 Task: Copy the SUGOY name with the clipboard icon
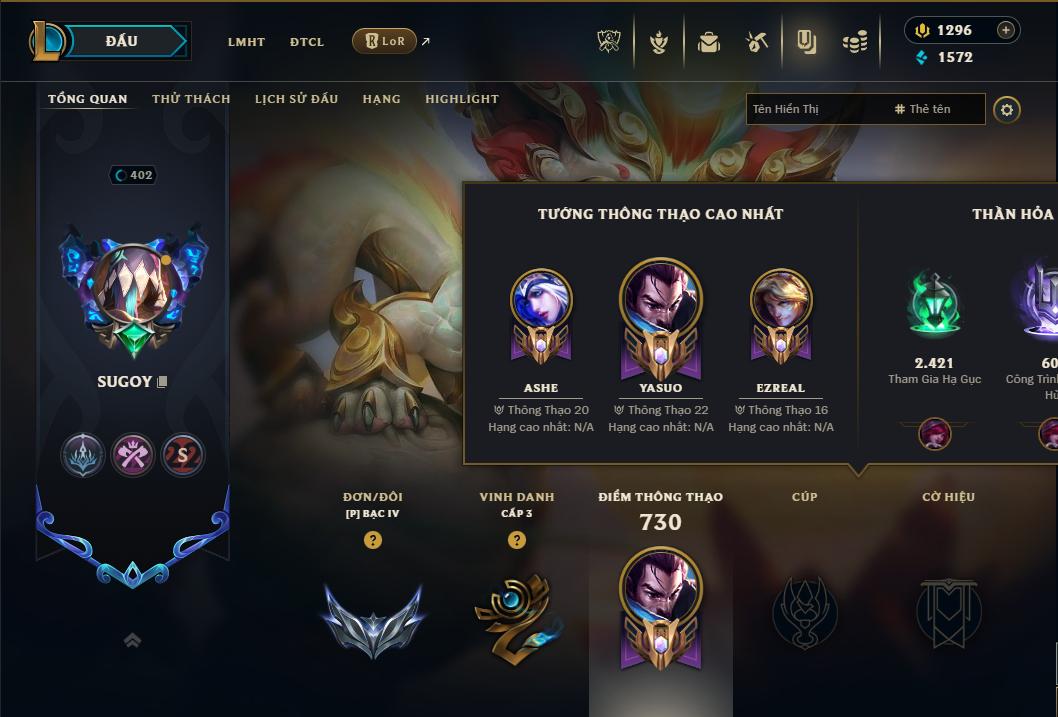click(162, 382)
